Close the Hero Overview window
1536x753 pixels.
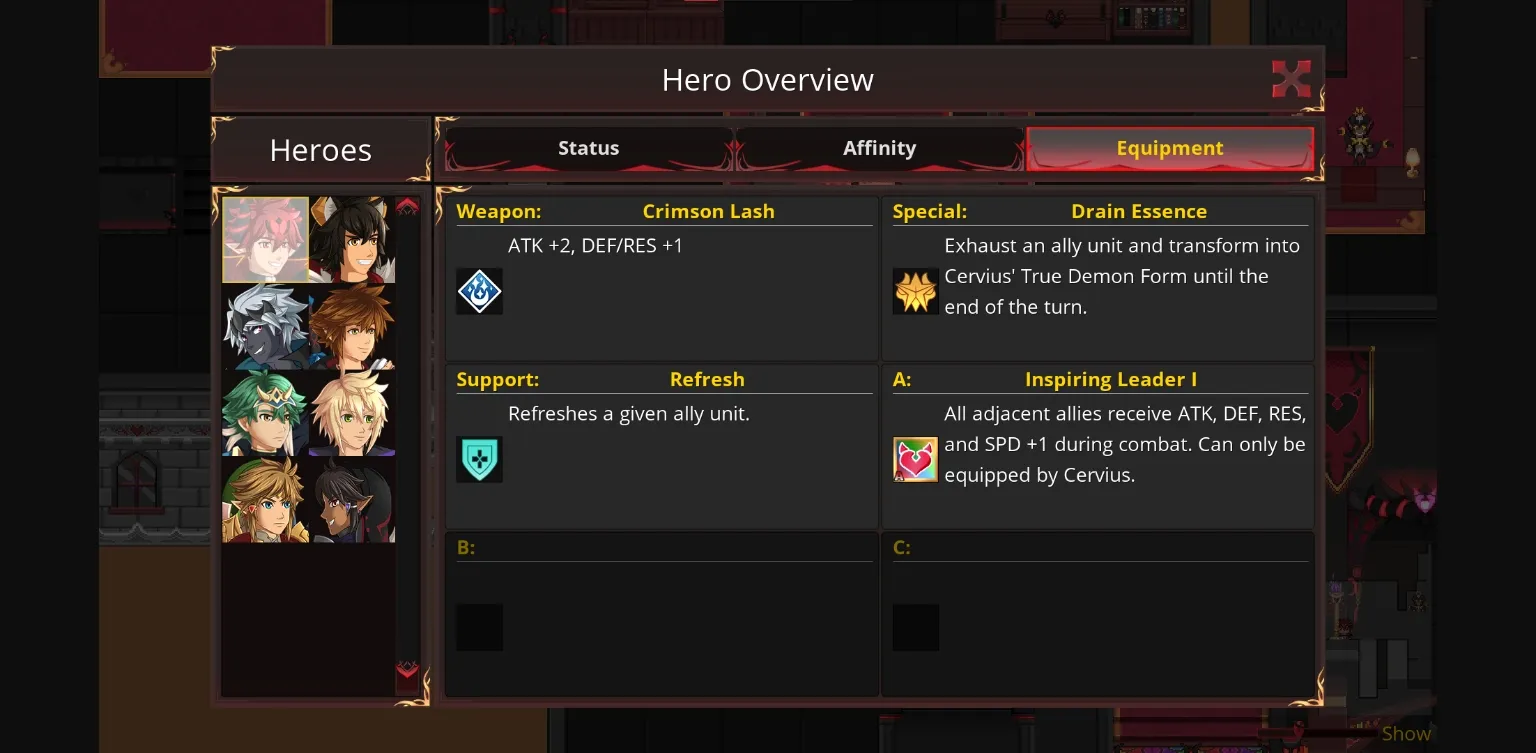tap(1291, 77)
